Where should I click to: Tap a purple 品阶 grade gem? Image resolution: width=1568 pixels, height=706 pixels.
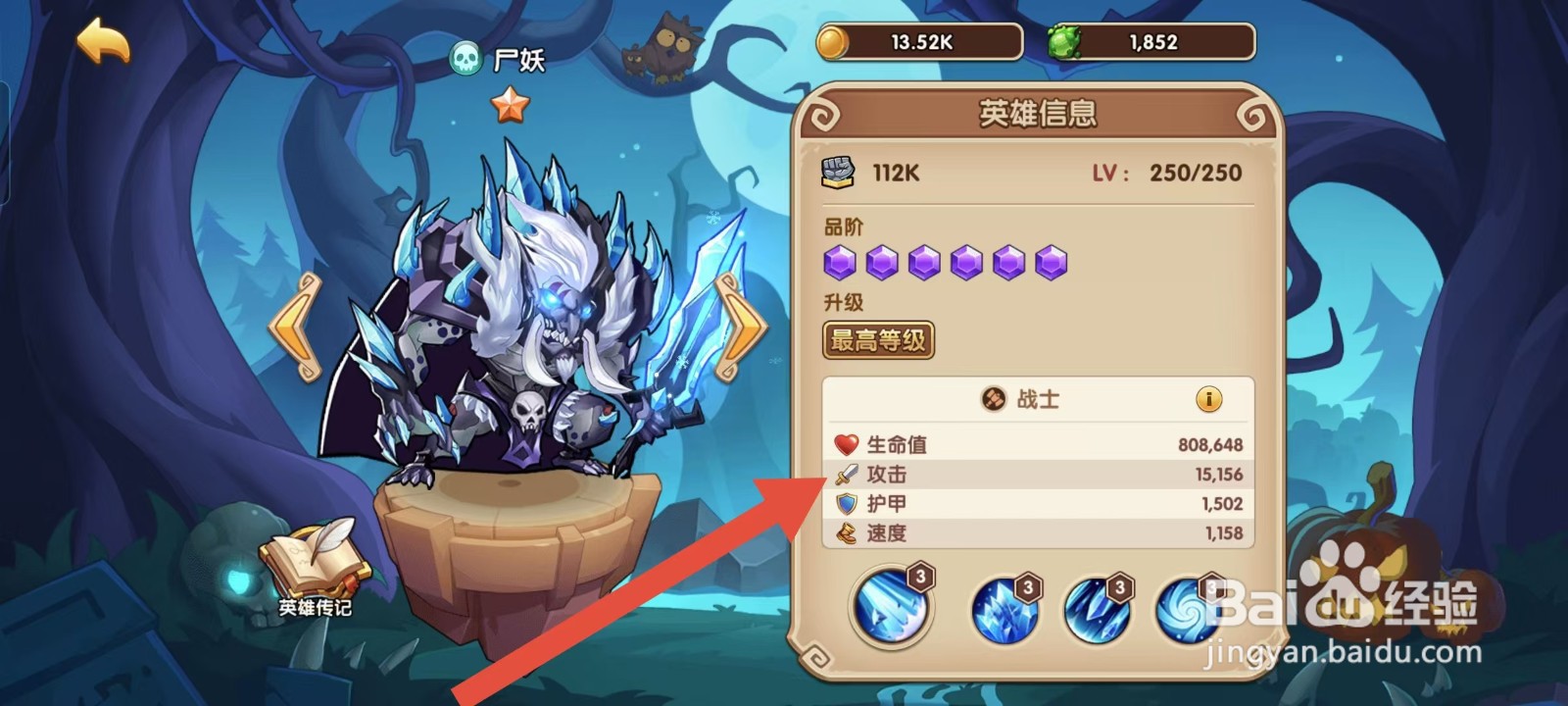pos(841,261)
